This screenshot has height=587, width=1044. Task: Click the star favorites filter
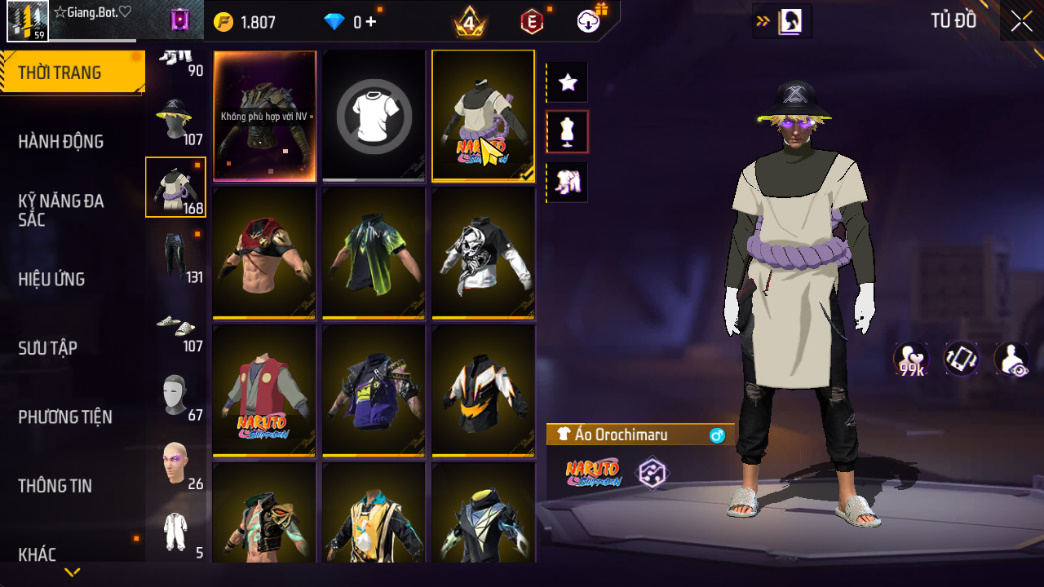point(568,82)
